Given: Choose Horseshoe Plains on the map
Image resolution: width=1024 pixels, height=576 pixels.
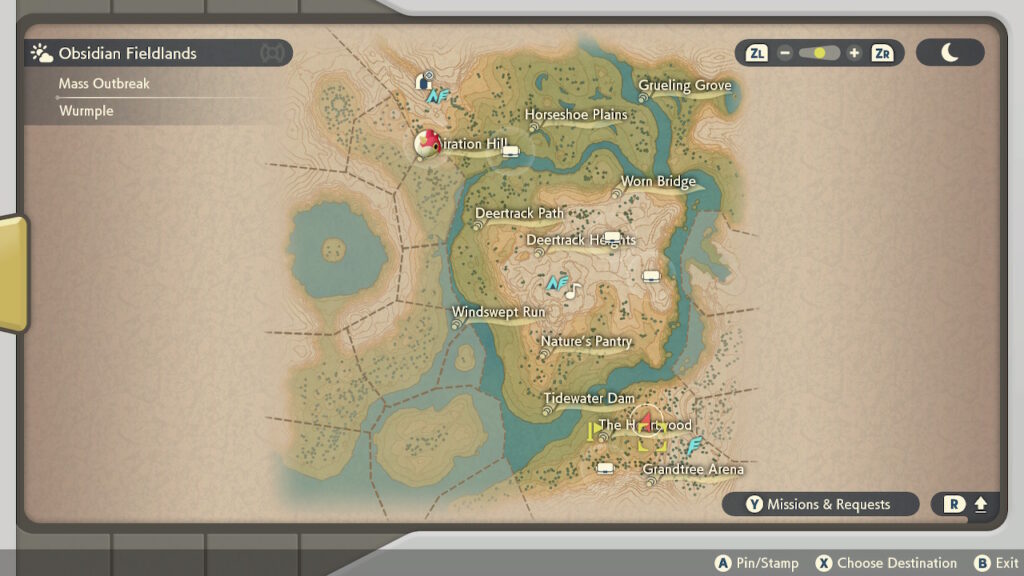Looking at the screenshot, I should tap(577, 115).
